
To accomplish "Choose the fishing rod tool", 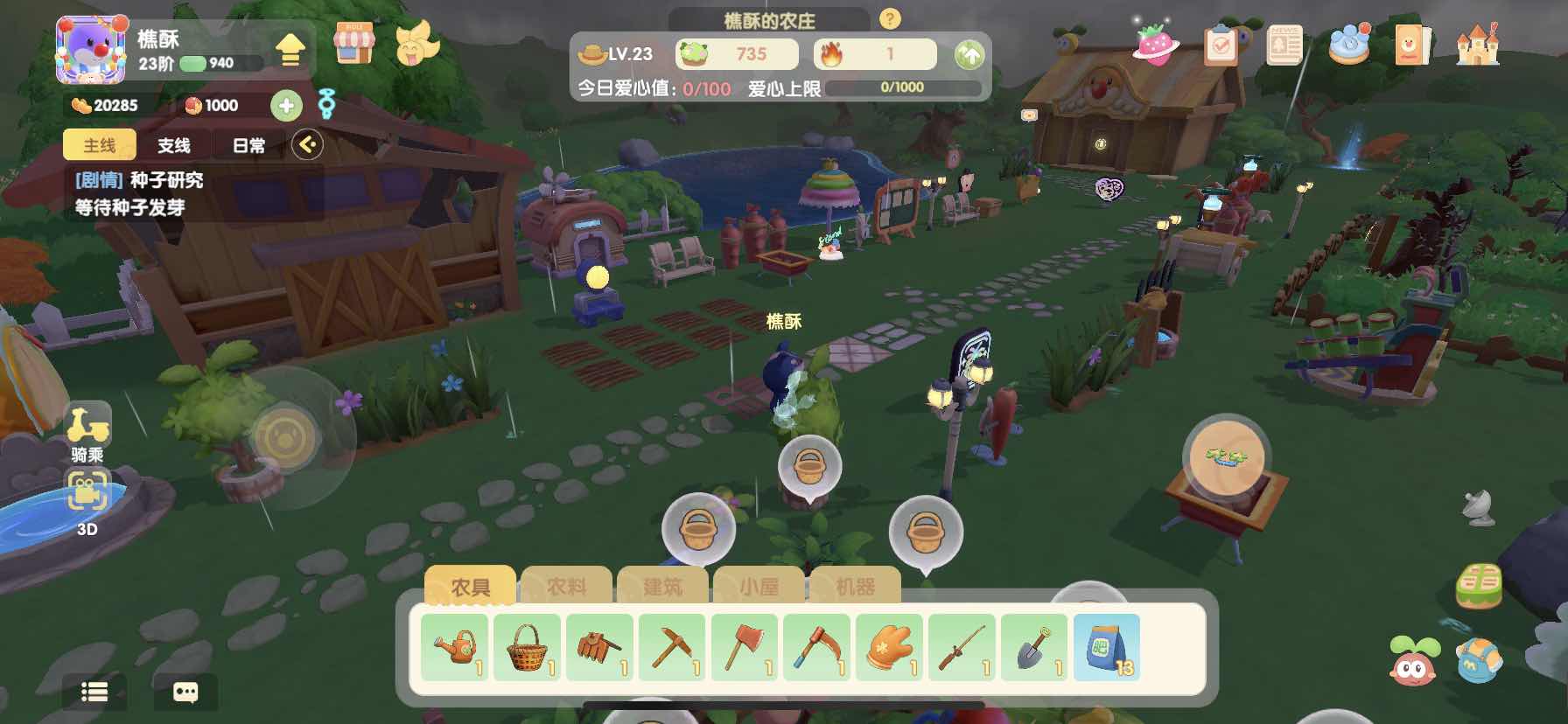I will click(962, 648).
